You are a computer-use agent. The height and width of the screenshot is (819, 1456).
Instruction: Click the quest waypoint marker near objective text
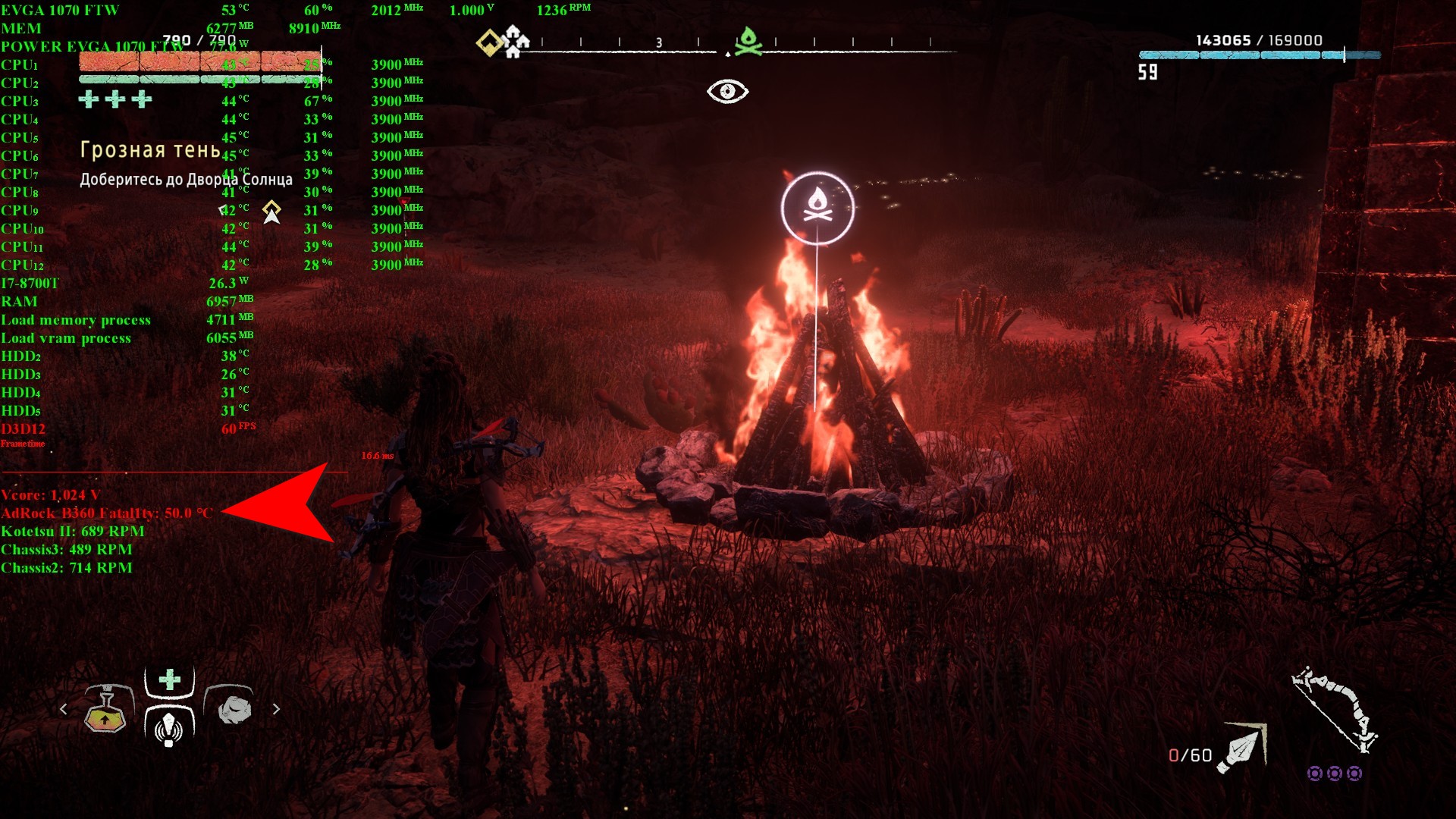pos(271,212)
